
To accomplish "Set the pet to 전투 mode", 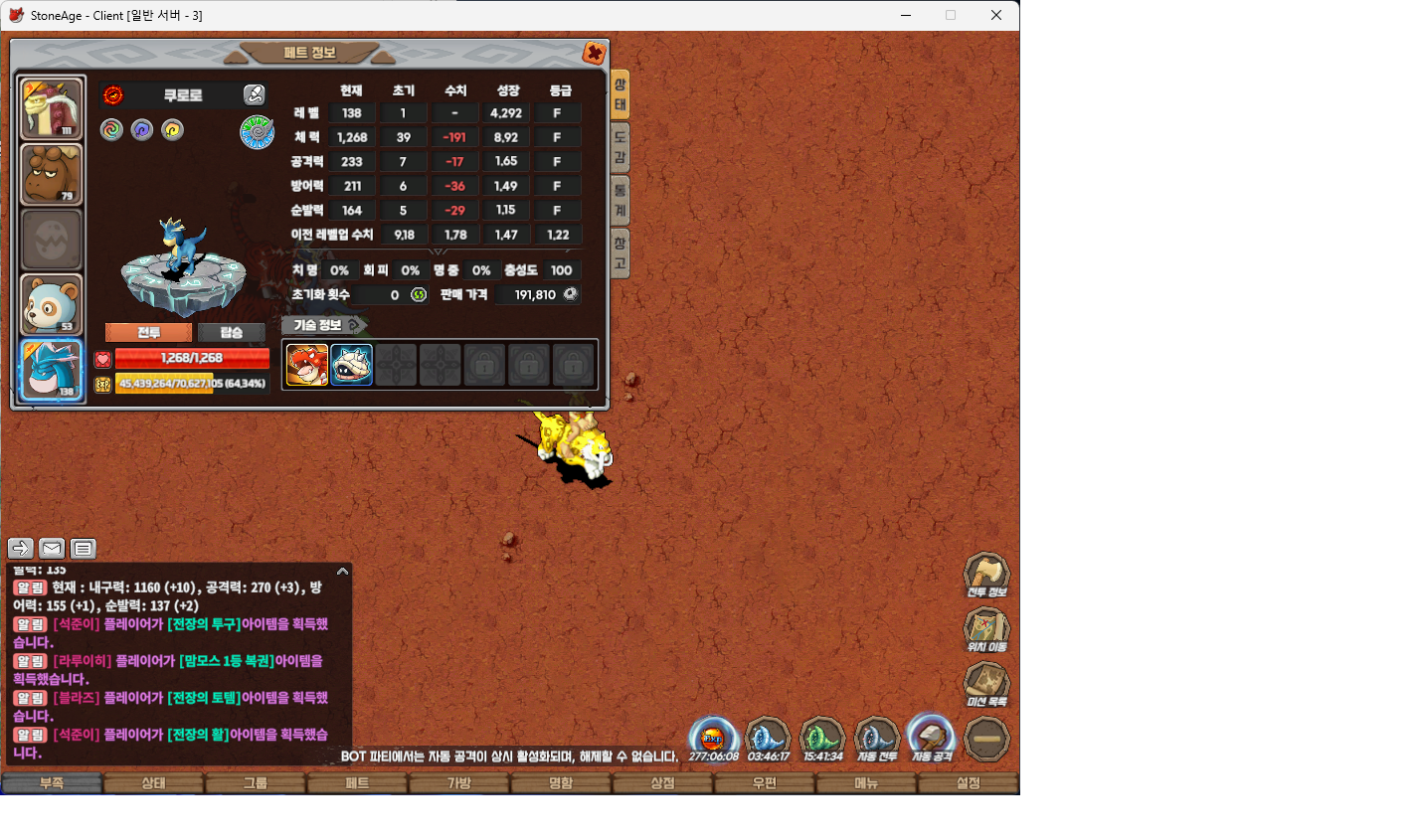I will (148, 332).
